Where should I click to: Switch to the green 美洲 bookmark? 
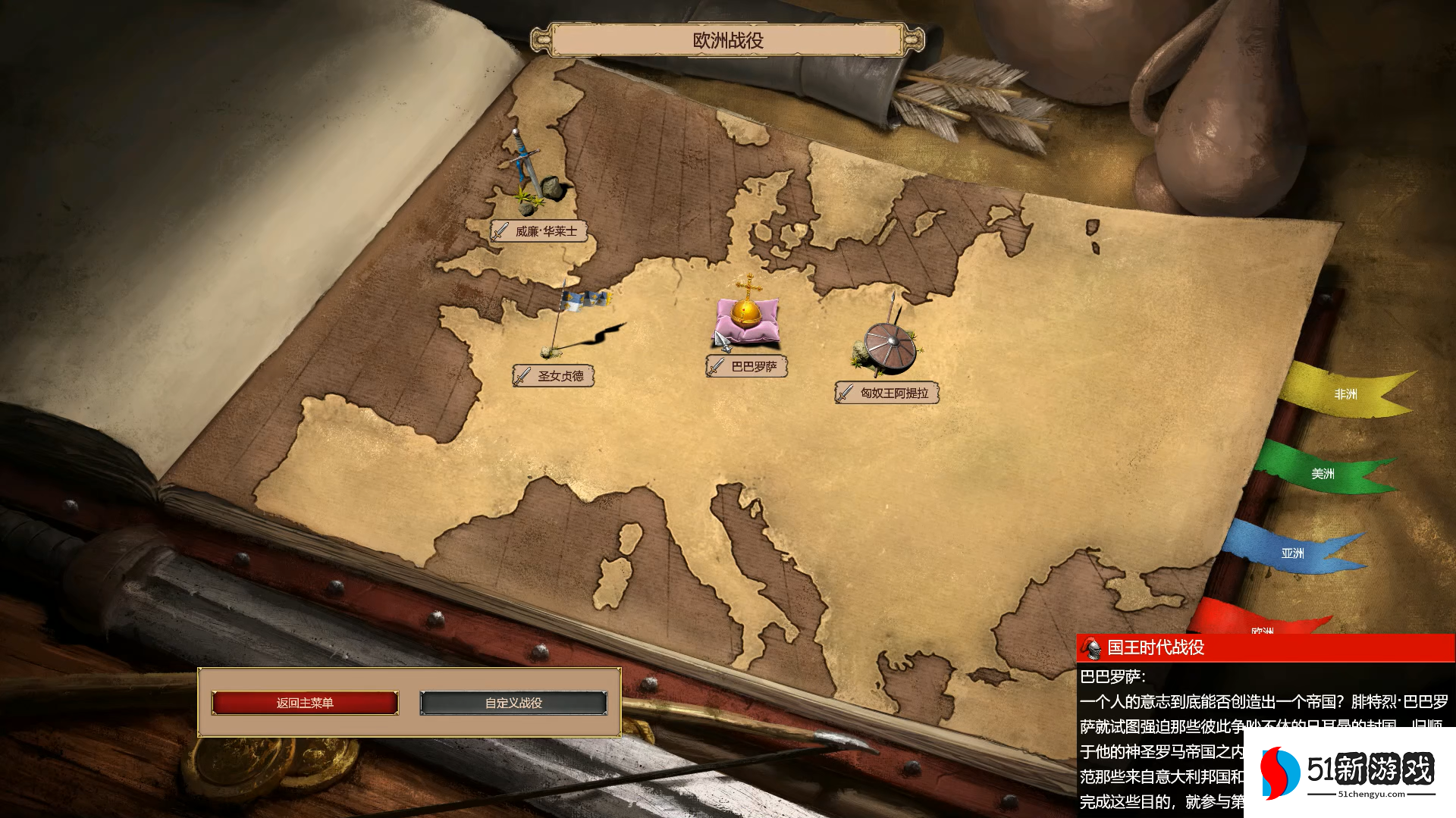pos(1323,474)
